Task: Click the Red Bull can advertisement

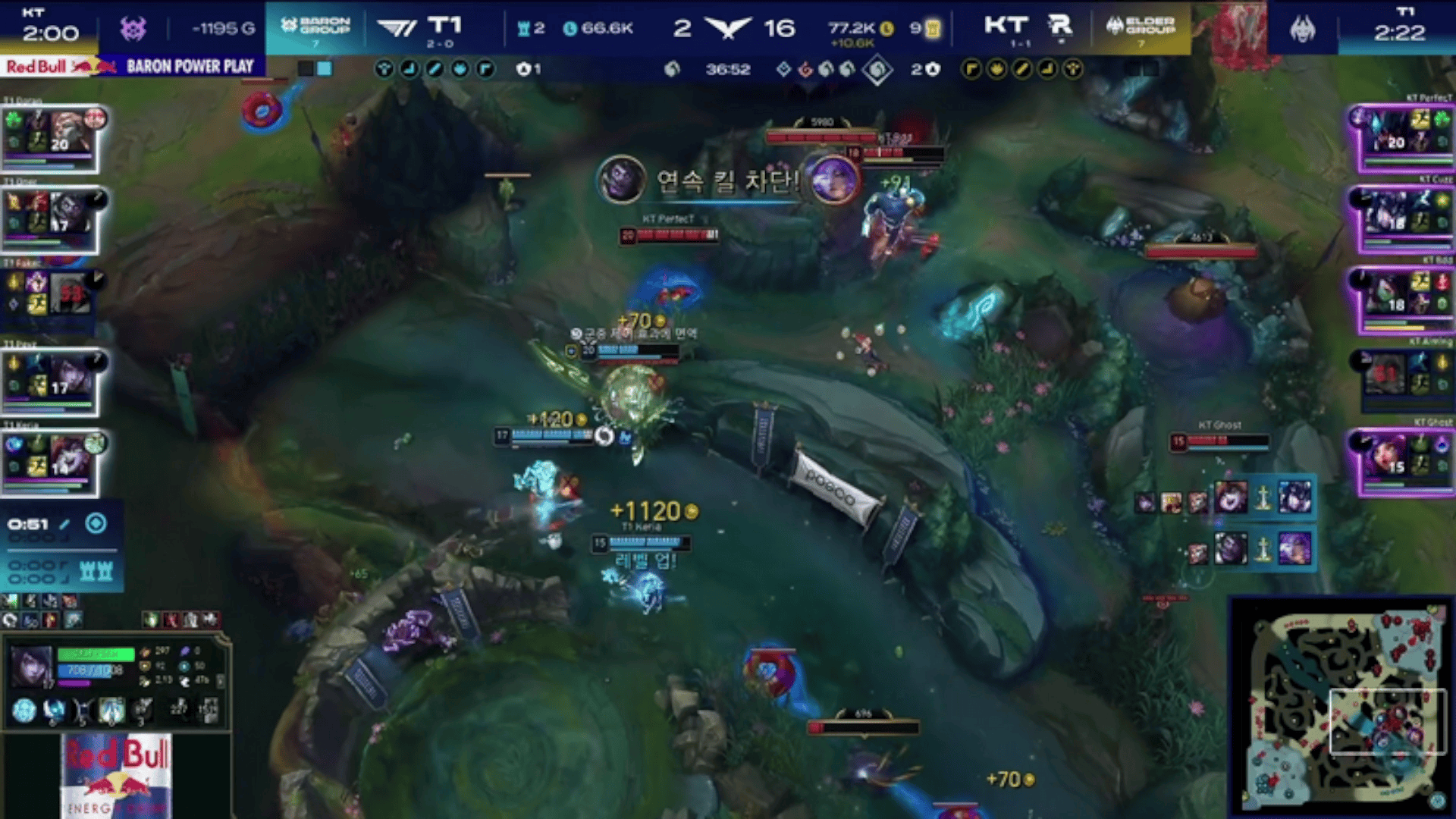Action: point(118,775)
